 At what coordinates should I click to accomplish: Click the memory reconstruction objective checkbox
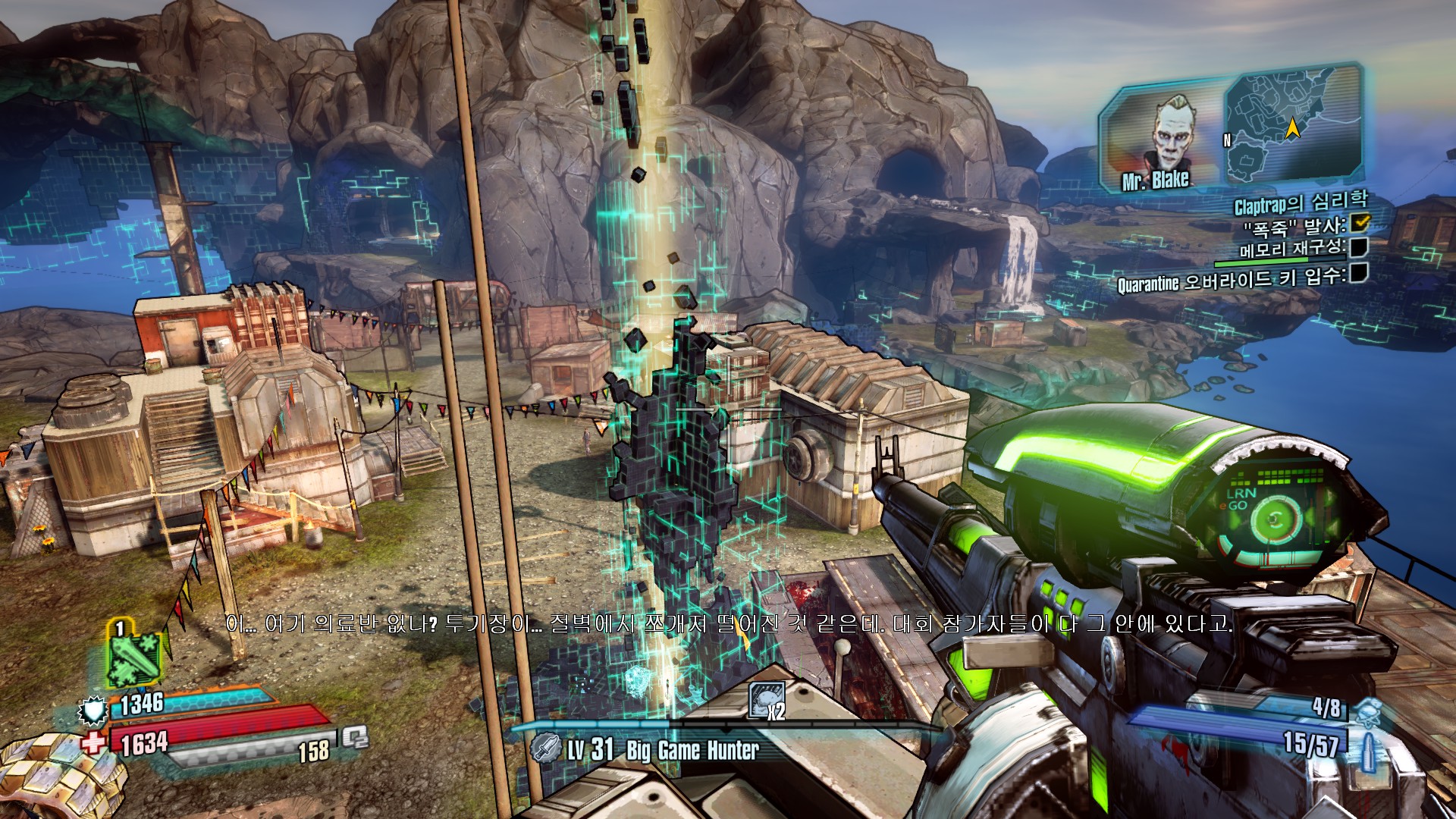tap(1359, 247)
